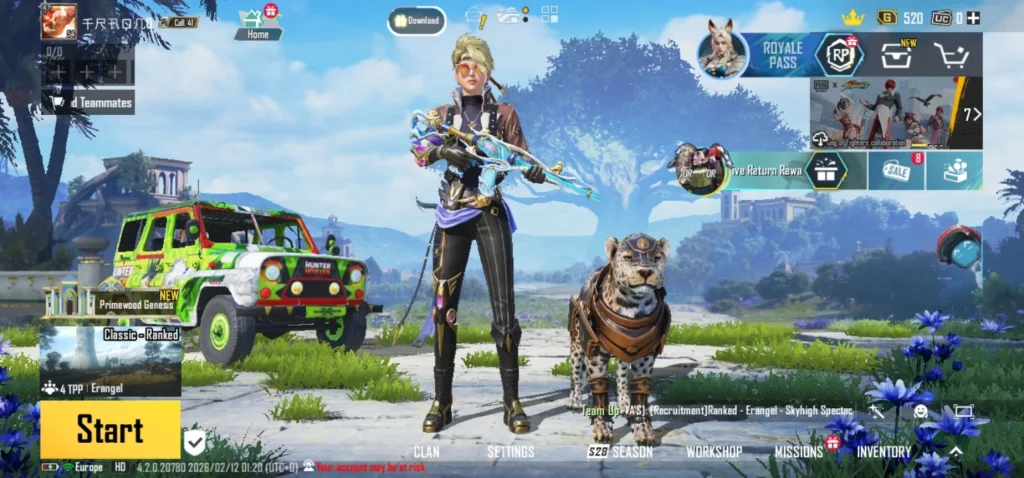The height and width of the screenshot is (478, 1024).
Task: Open the Download resources button
Action: click(x=417, y=20)
